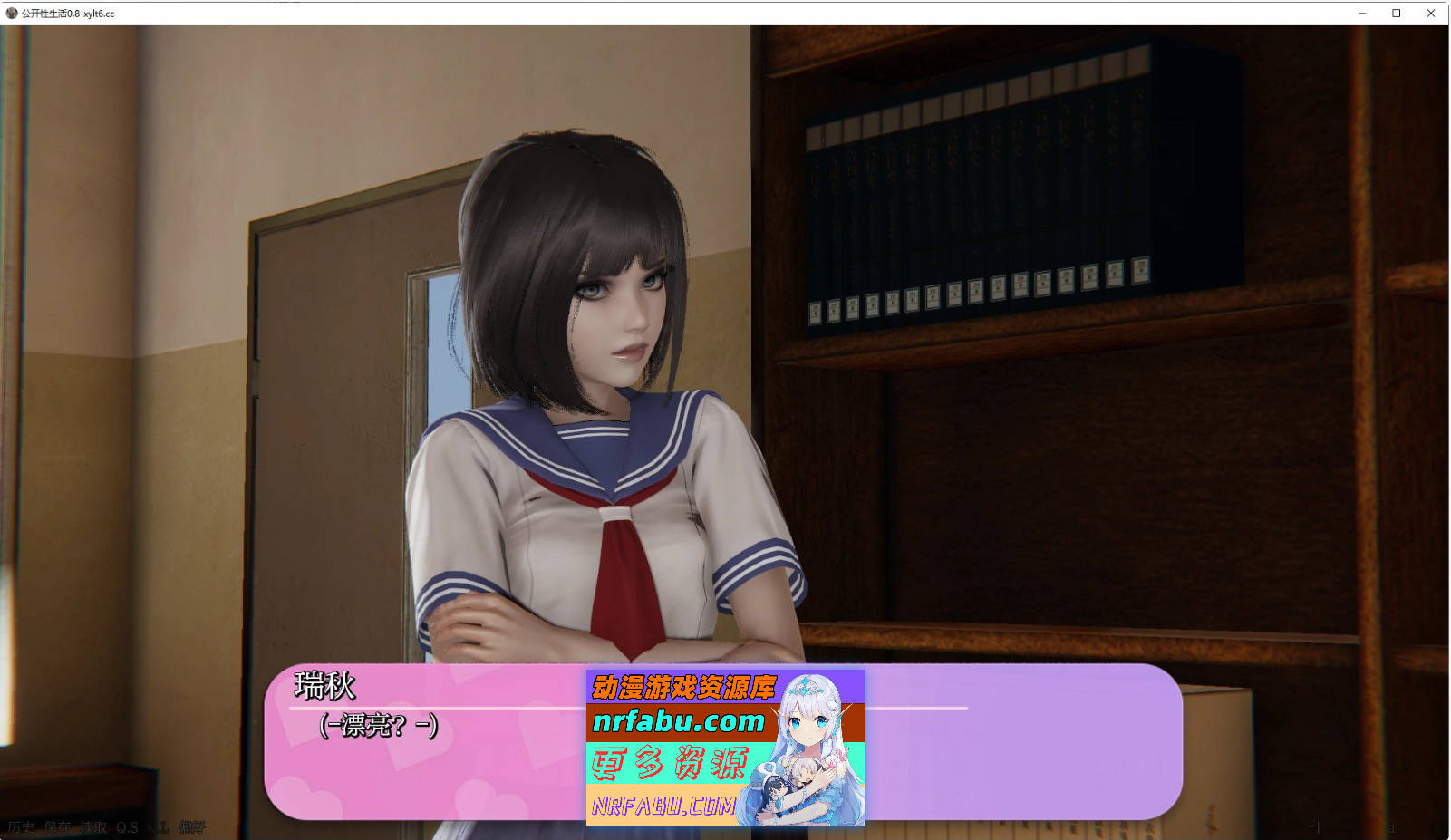Minimize the game window
The width and height of the screenshot is (1451, 840).
pos(1361,14)
